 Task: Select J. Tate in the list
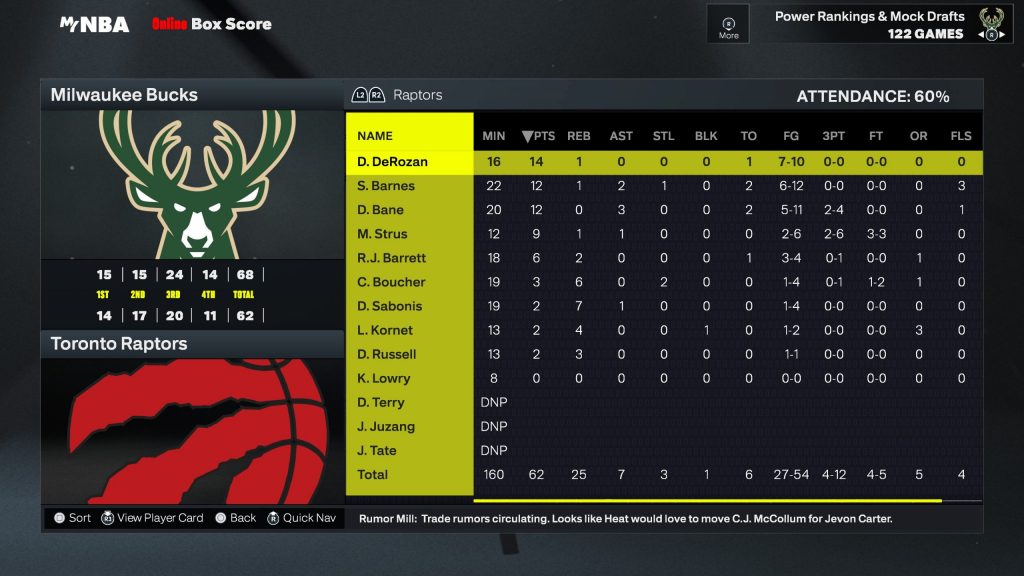377,450
